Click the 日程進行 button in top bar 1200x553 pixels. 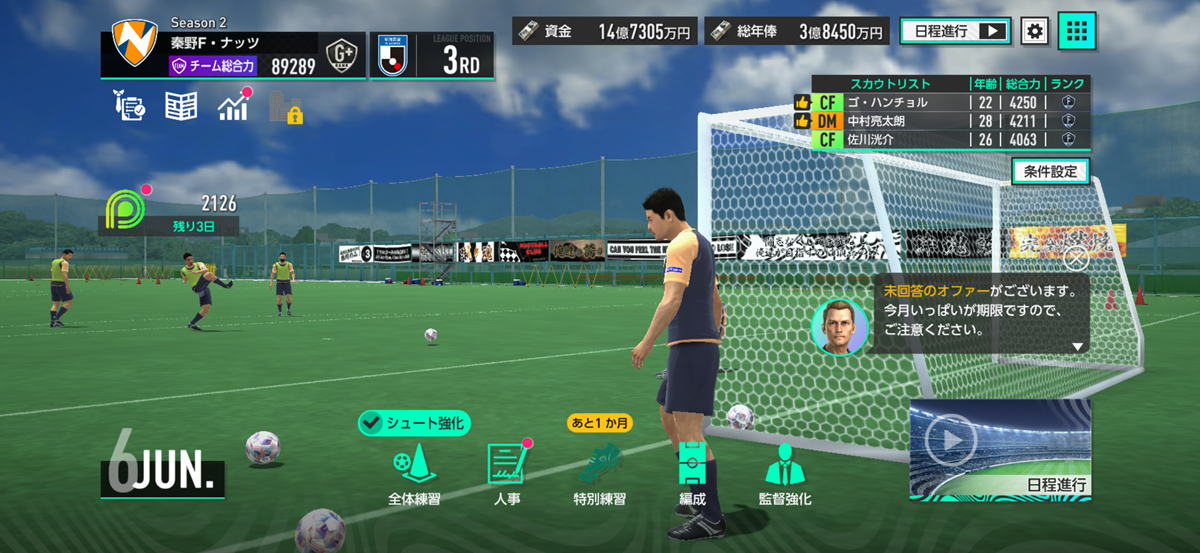click(955, 31)
